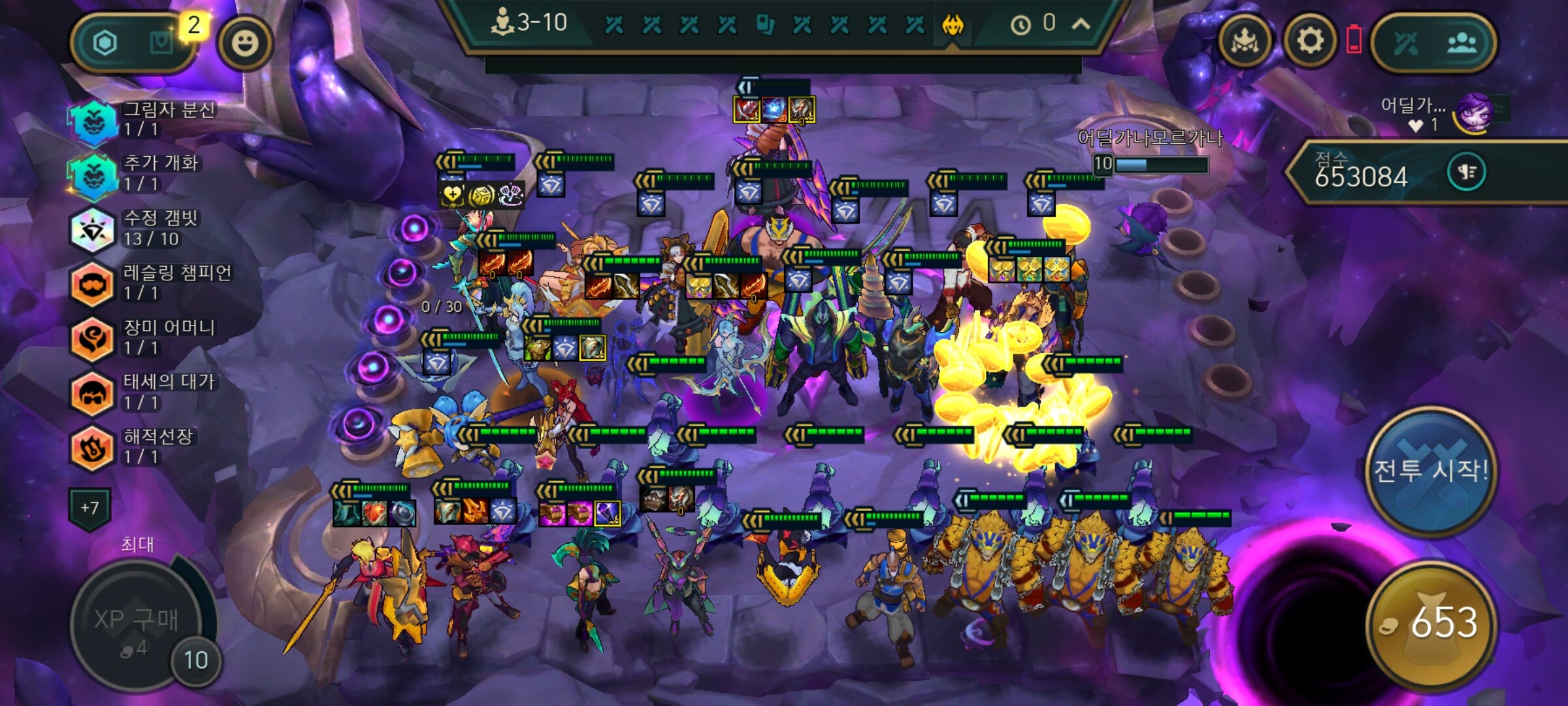Viewport: 1568px width, 706px height.
Task: Toggle the crossed swords and players panel
Action: pos(1433,43)
